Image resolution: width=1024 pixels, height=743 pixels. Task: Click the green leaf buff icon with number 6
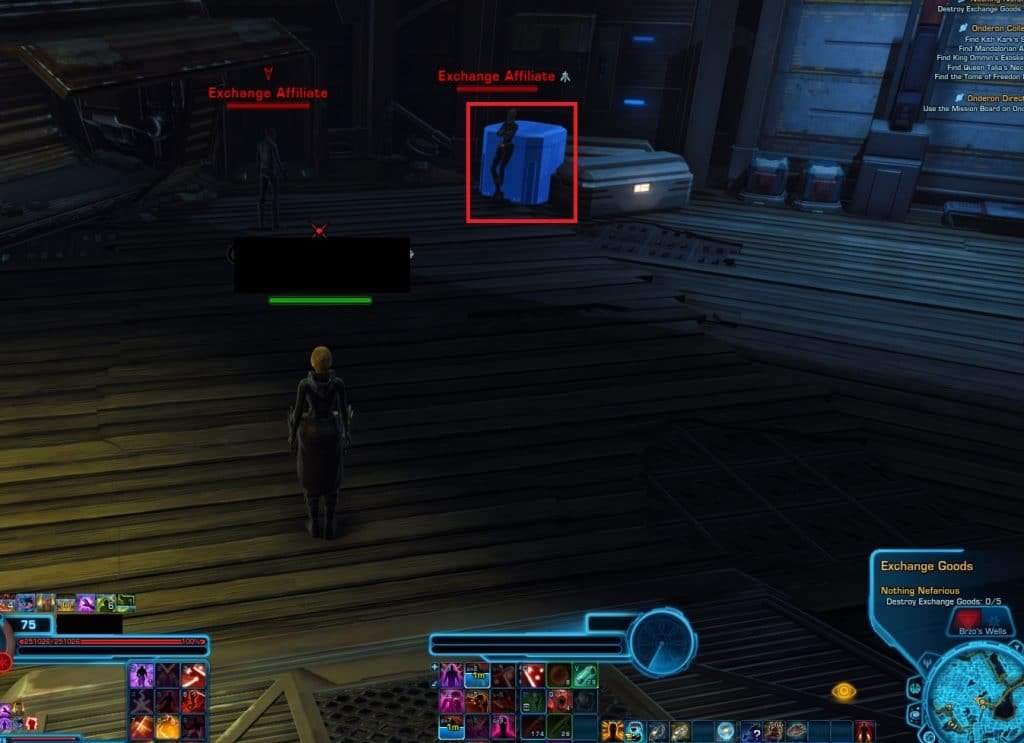click(106, 603)
